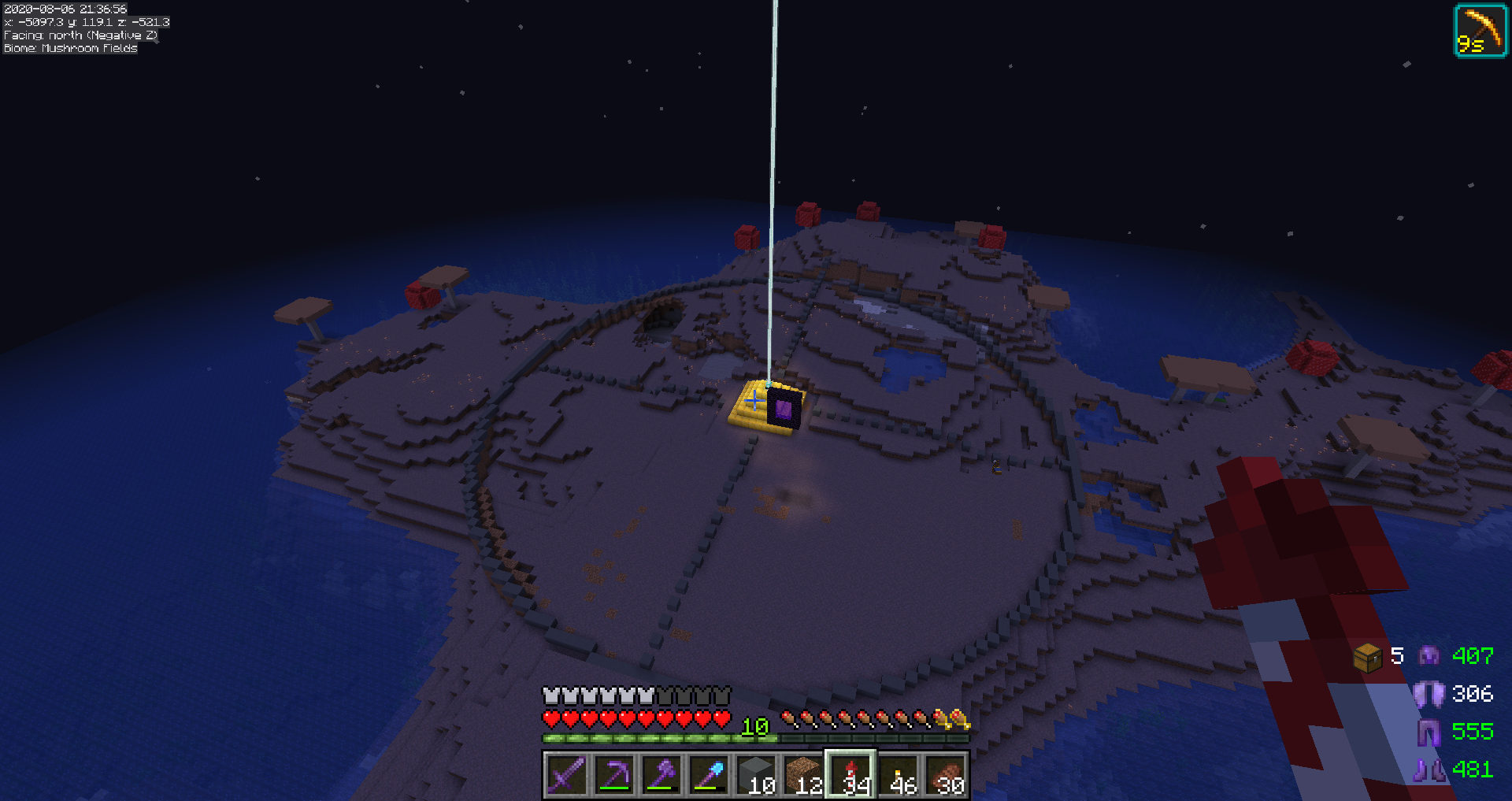Click the chest inventory counter icon
Image resolution: width=1512 pixels, height=801 pixels.
(x=1367, y=657)
